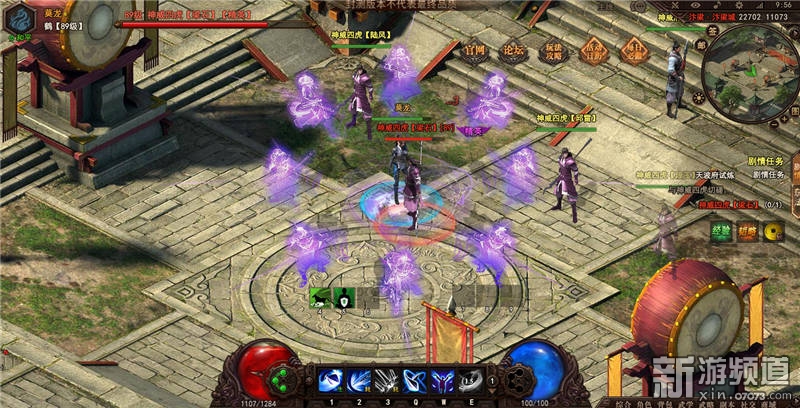Open the 玩法攻略 gameplay guide button
Viewport: 800px width, 408px height.
(x=555, y=51)
